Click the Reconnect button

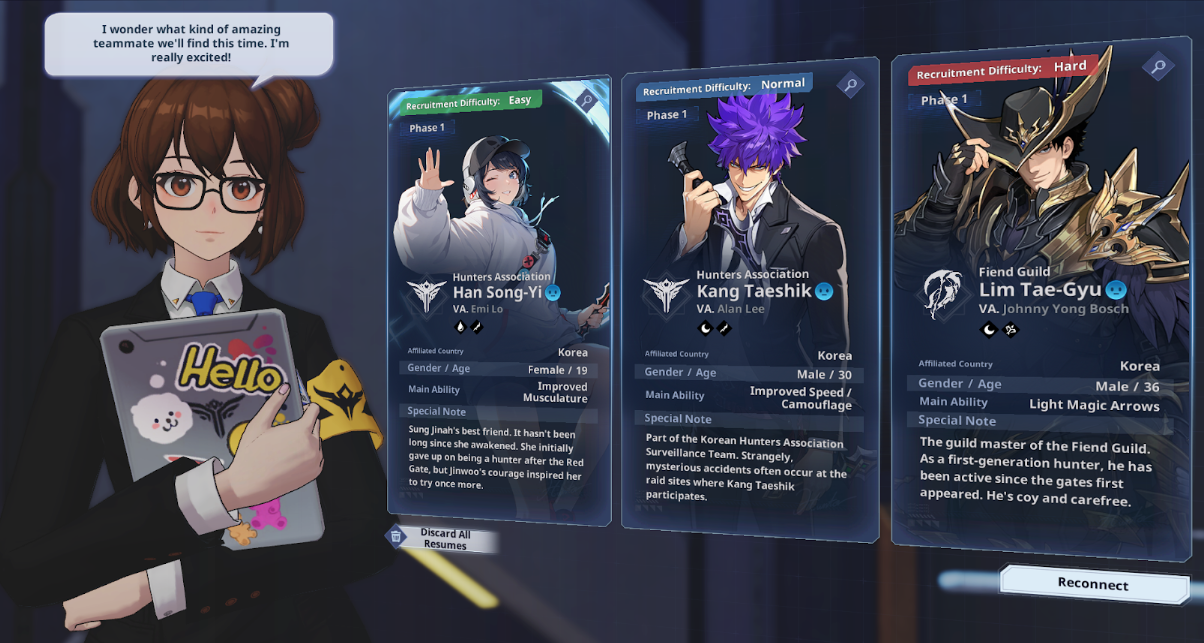pyautogui.click(x=1093, y=584)
